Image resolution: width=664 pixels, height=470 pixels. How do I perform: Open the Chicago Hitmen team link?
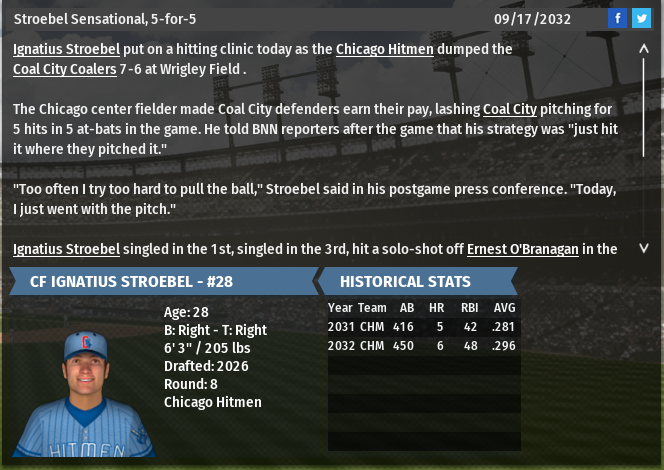coord(385,49)
